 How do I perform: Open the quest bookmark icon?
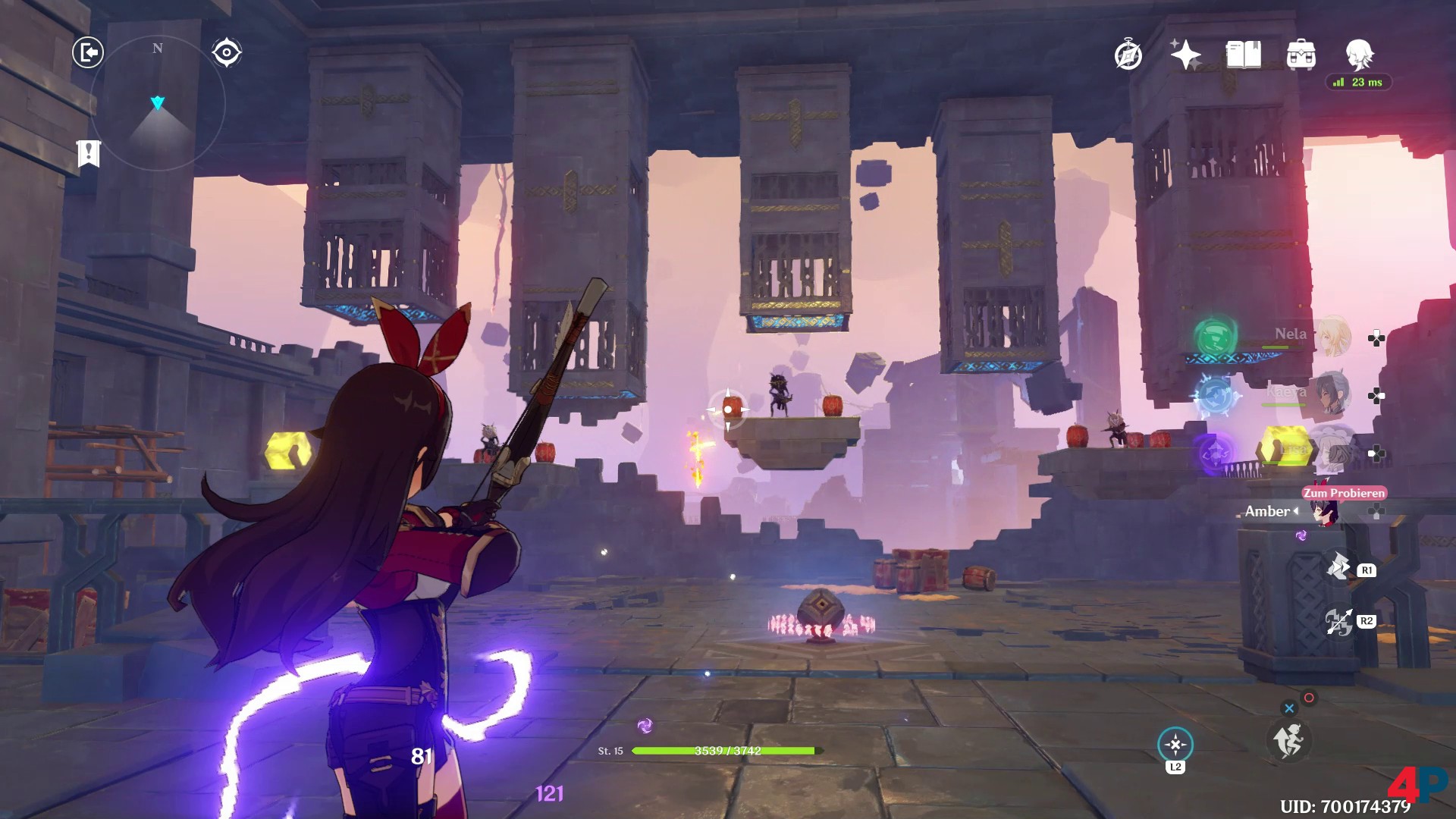(89, 153)
